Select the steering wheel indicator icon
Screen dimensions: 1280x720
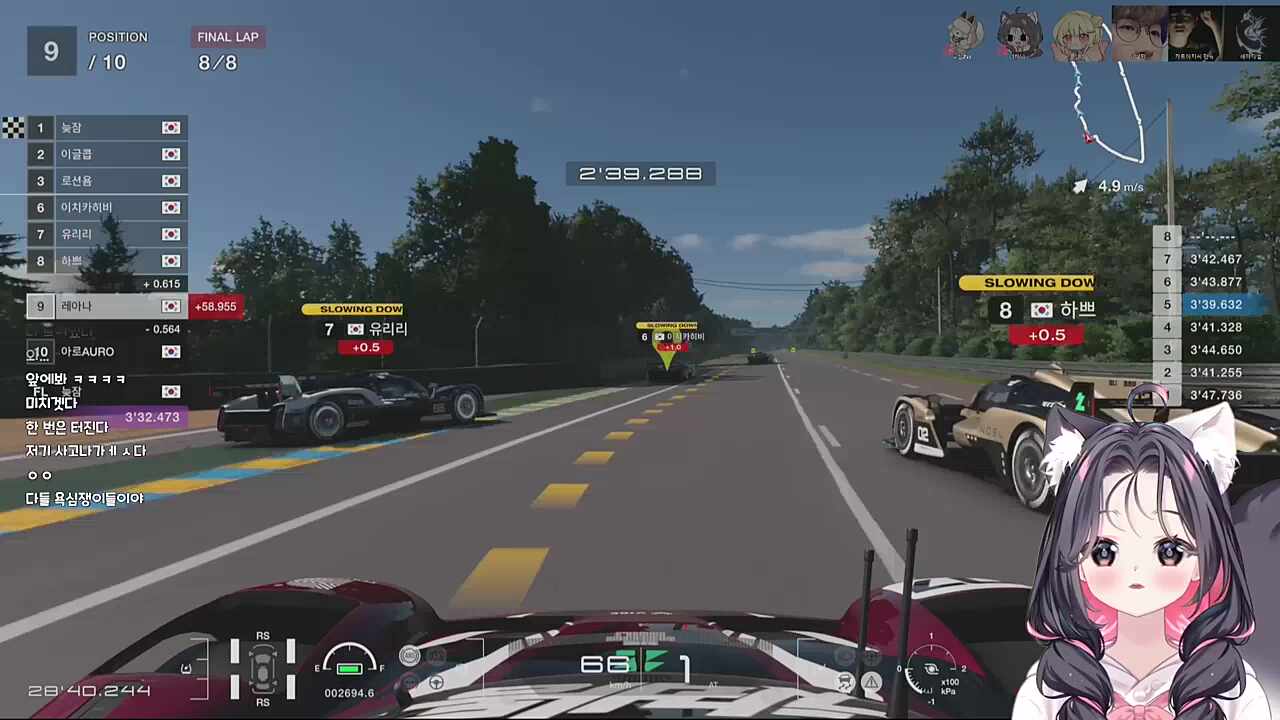click(437, 683)
